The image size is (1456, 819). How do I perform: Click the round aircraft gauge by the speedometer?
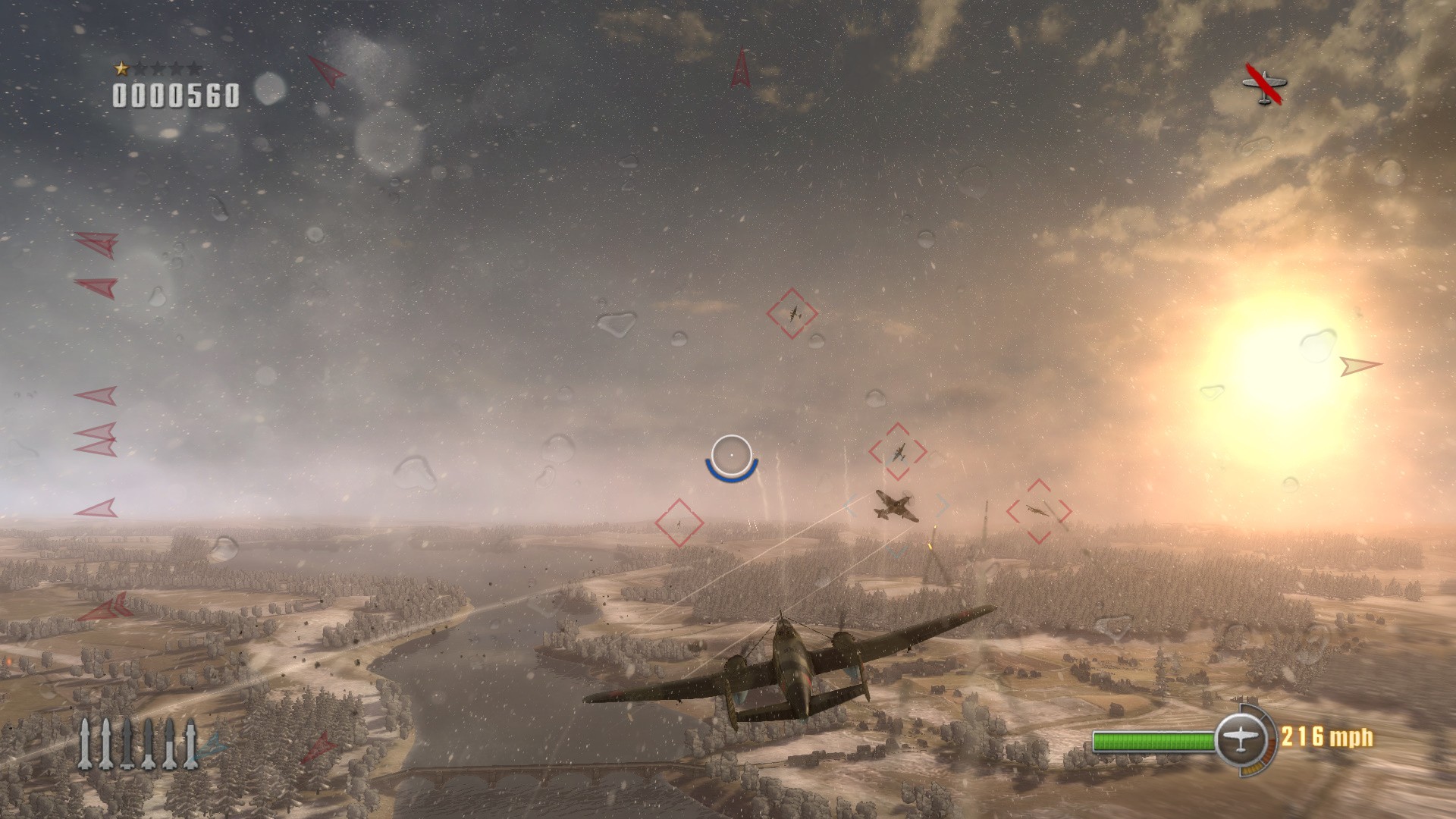(x=1241, y=738)
